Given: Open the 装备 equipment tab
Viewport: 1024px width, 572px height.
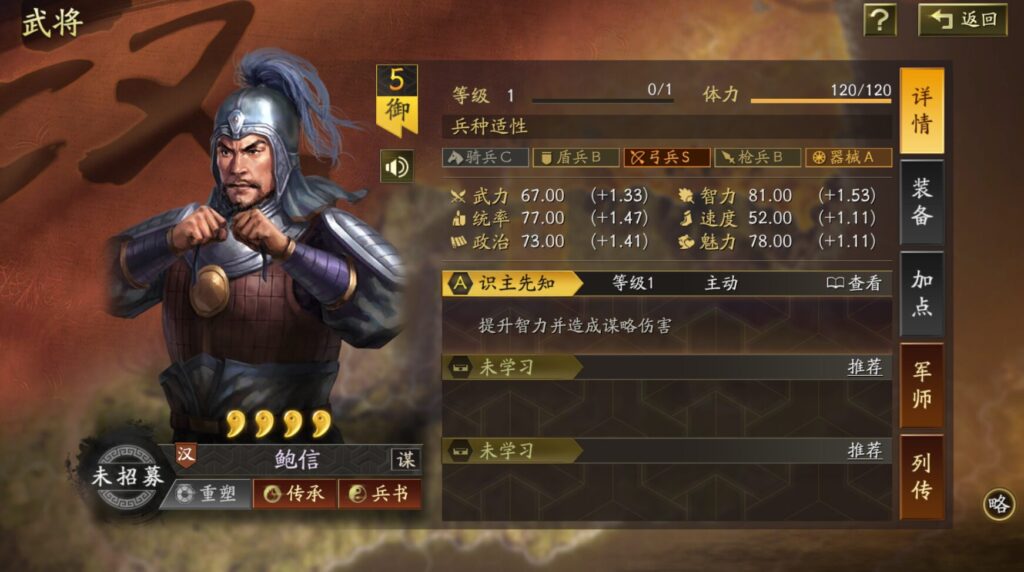Looking at the screenshot, I should pos(921,202).
